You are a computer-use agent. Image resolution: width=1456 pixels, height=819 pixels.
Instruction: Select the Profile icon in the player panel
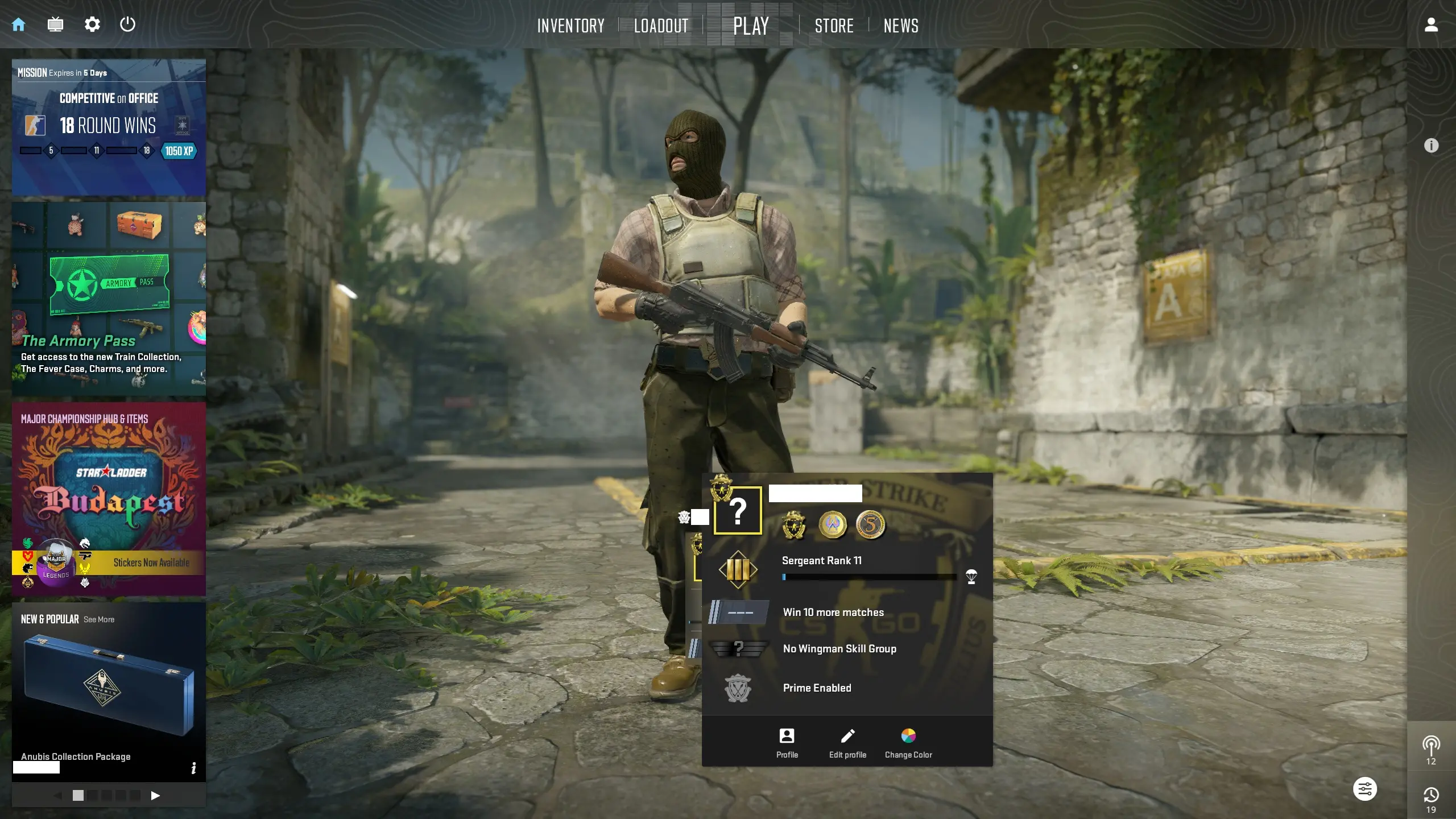[786, 737]
